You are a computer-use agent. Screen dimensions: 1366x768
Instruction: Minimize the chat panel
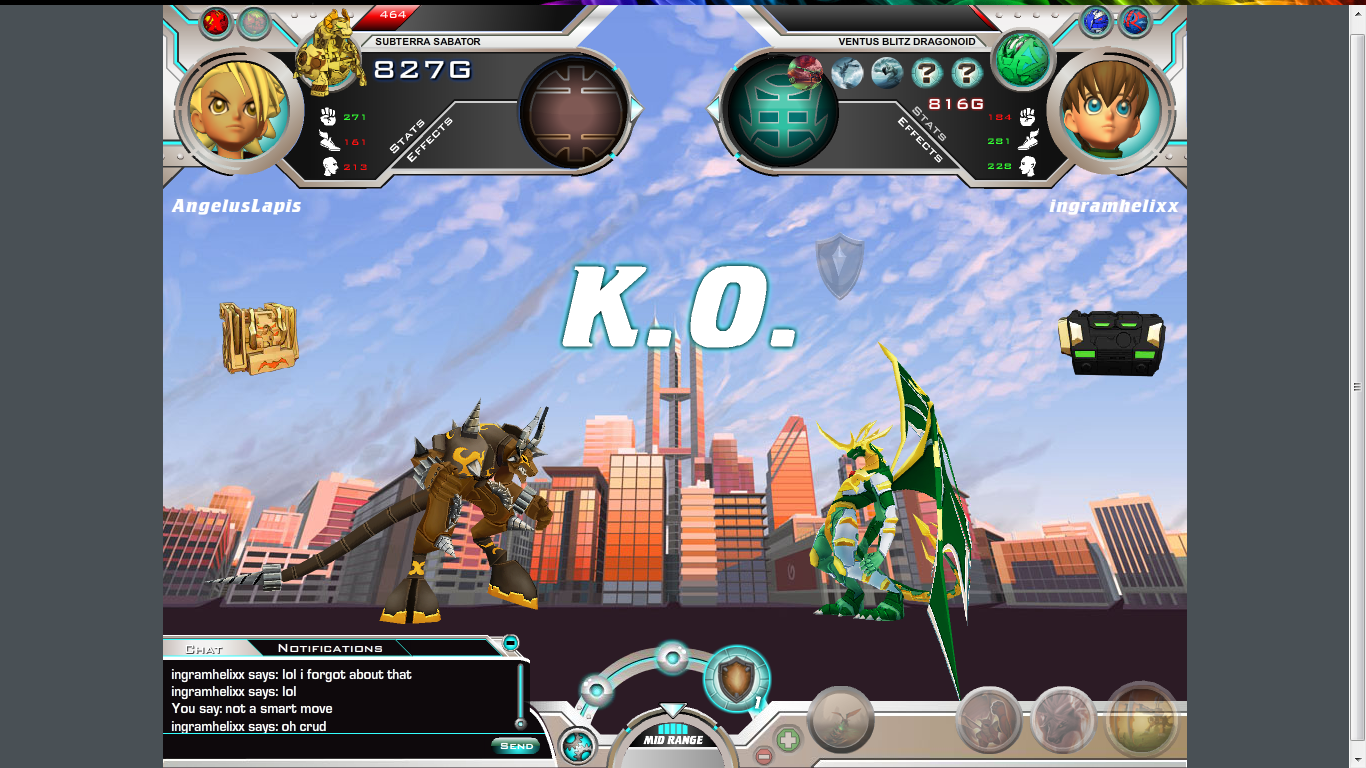(511, 642)
